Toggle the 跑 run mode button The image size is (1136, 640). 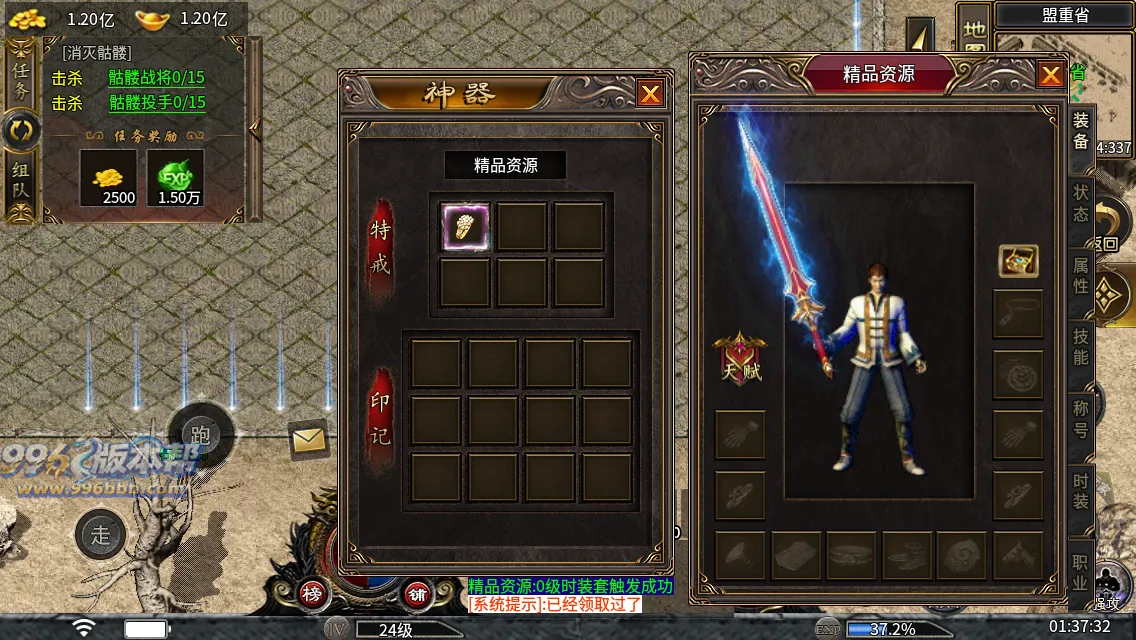(200, 435)
